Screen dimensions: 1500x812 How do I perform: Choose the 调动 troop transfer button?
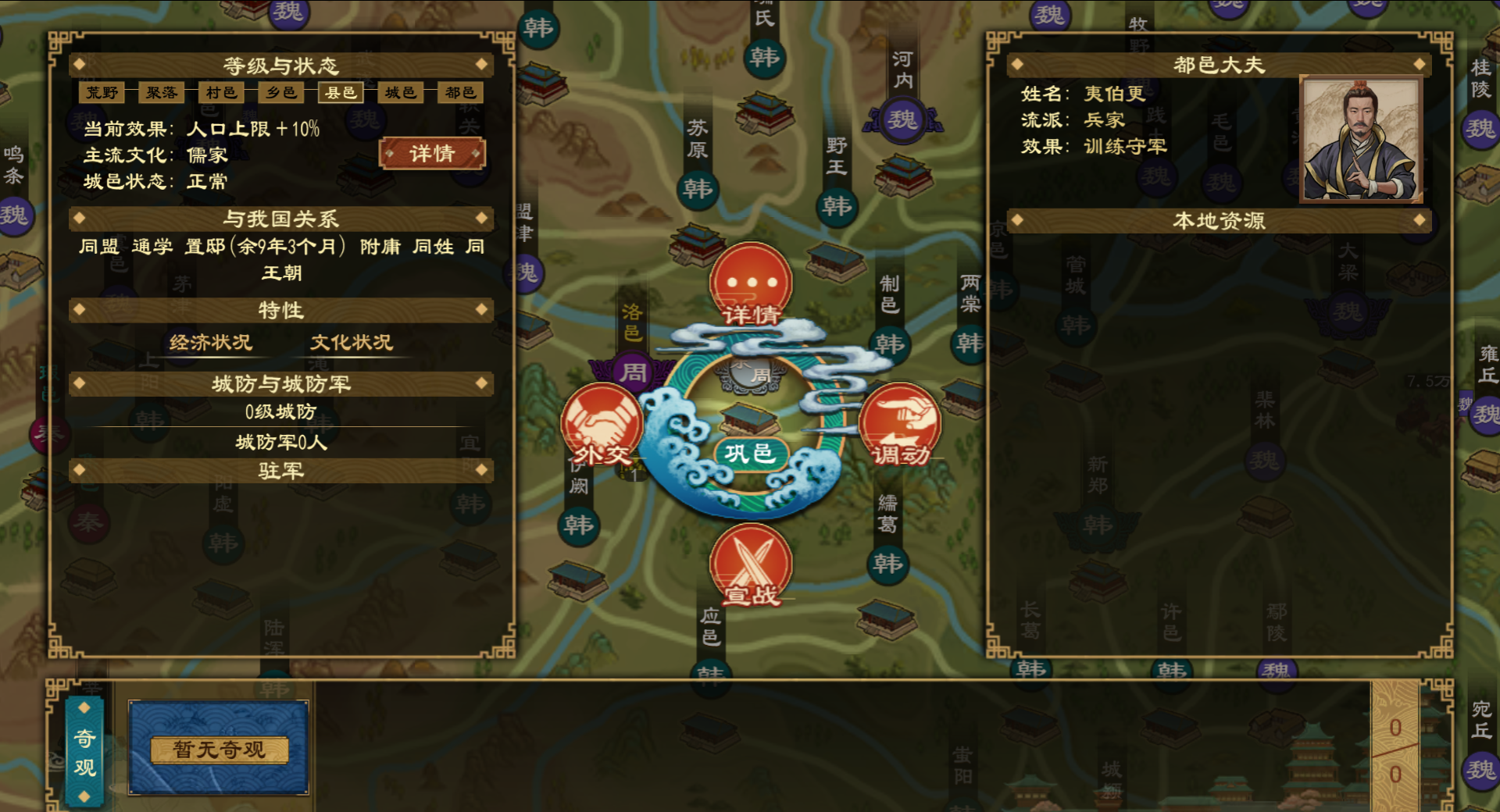click(900, 426)
